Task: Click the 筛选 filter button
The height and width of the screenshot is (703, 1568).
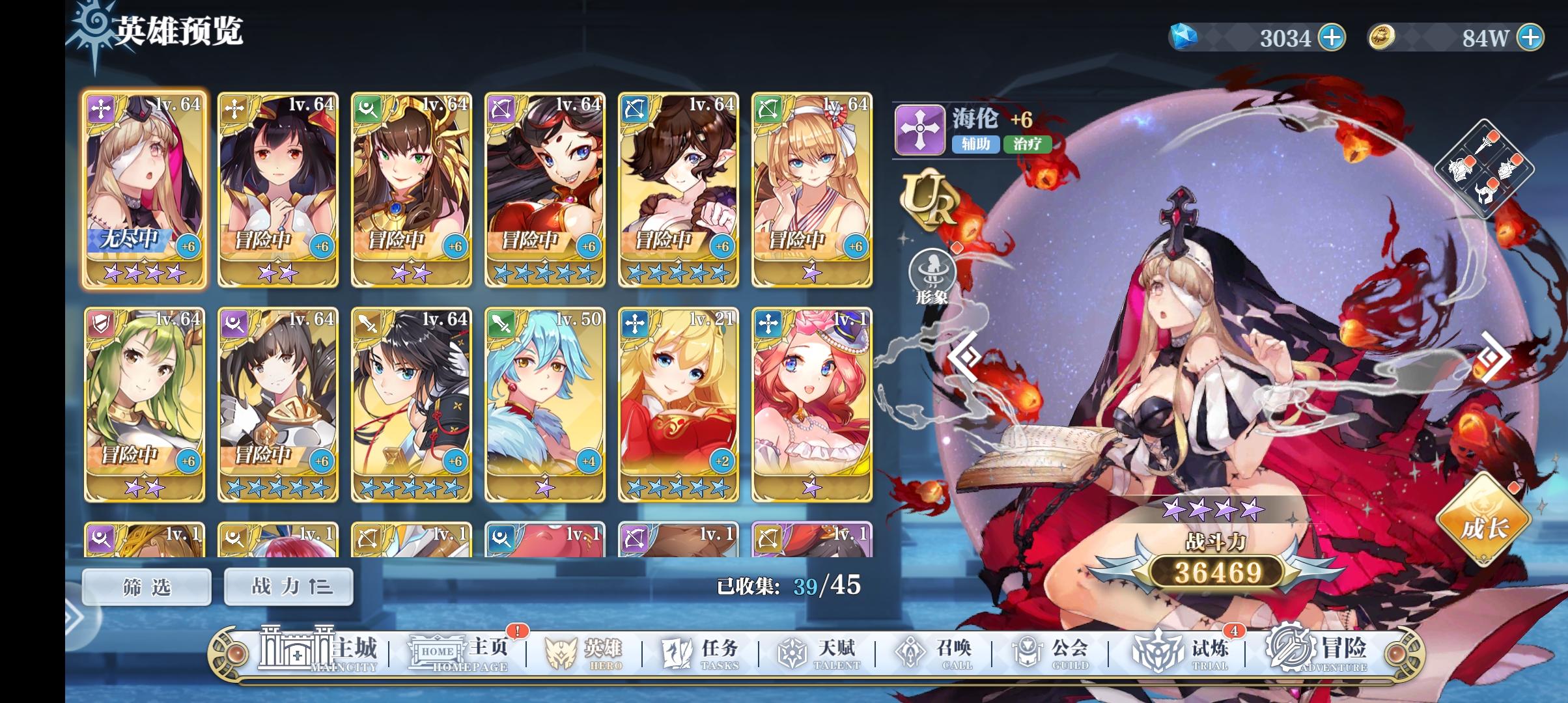Action: tap(147, 586)
